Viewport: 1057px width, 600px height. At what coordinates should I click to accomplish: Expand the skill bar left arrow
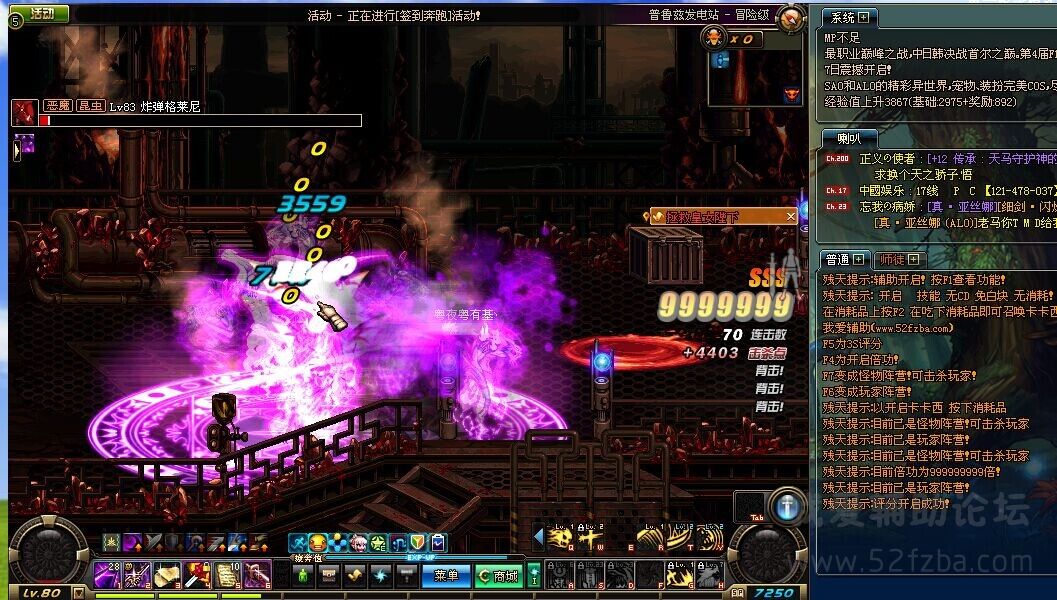click(x=538, y=538)
